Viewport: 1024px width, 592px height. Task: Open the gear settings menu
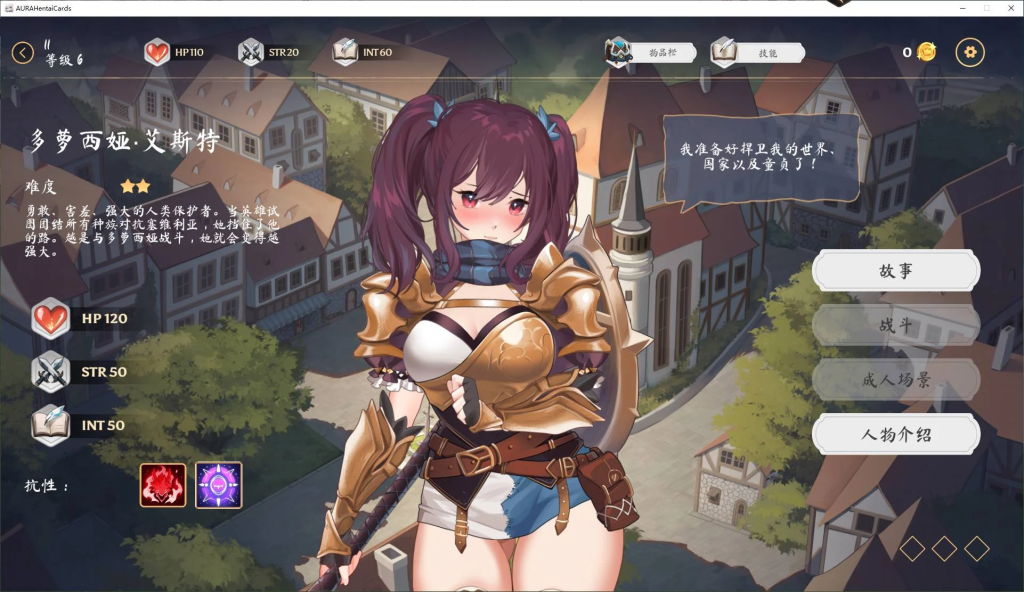pyautogui.click(x=970, y=52)
